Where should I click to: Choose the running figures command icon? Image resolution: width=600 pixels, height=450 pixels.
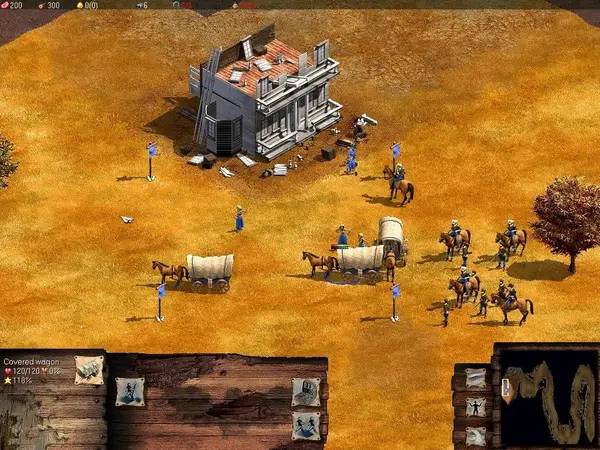point(305,425)
